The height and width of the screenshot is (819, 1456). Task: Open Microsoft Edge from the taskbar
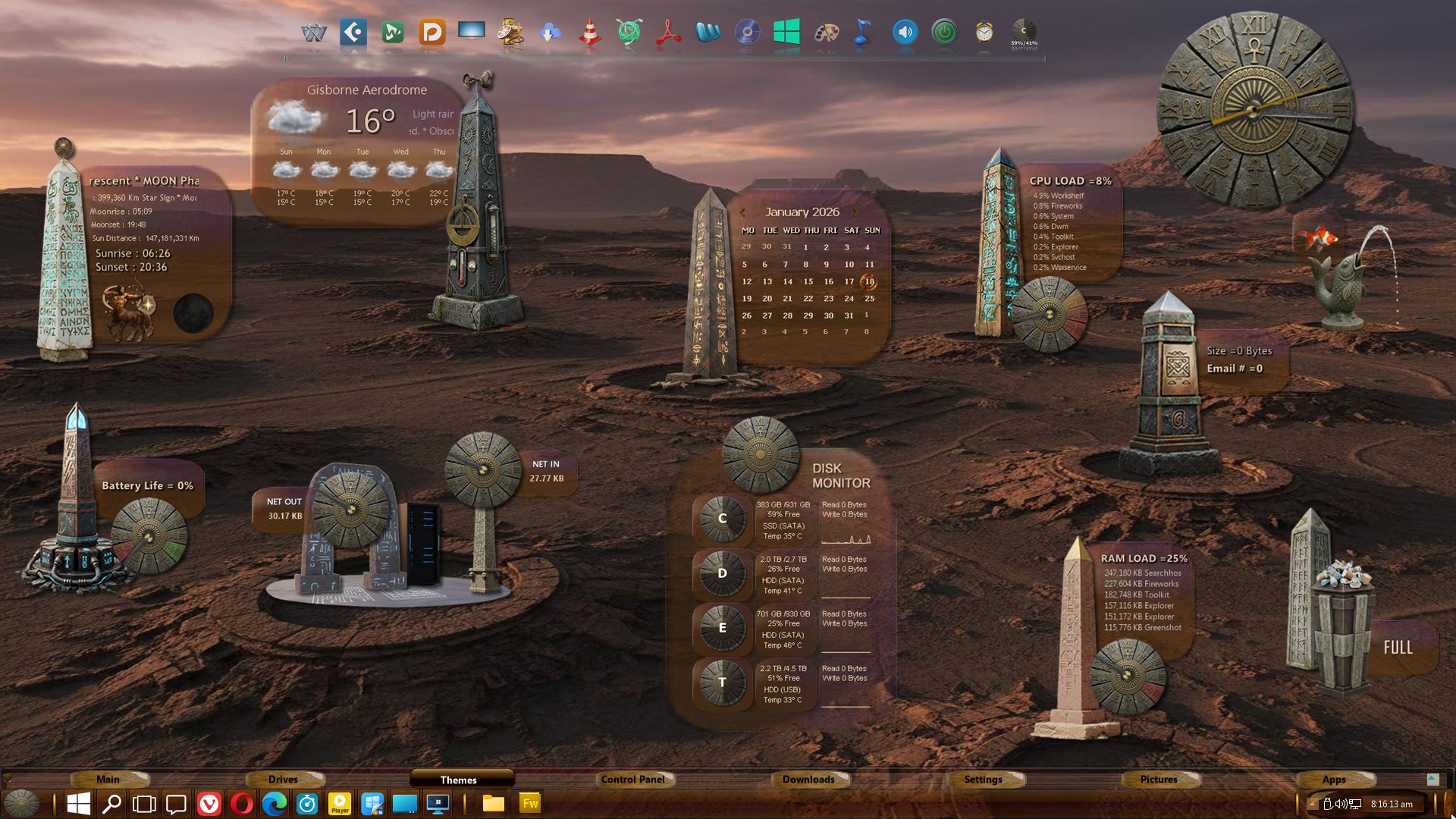tap(275, 804)
